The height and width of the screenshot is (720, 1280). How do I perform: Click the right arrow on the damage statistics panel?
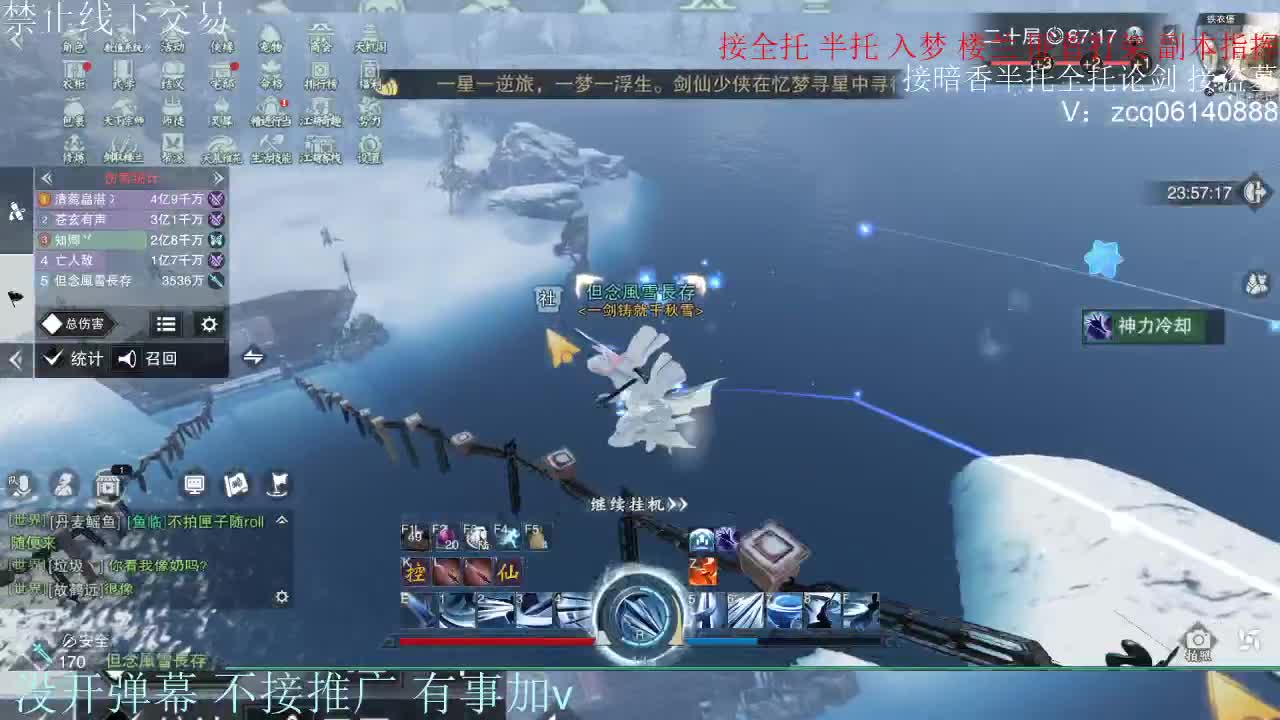coord(219,177)
